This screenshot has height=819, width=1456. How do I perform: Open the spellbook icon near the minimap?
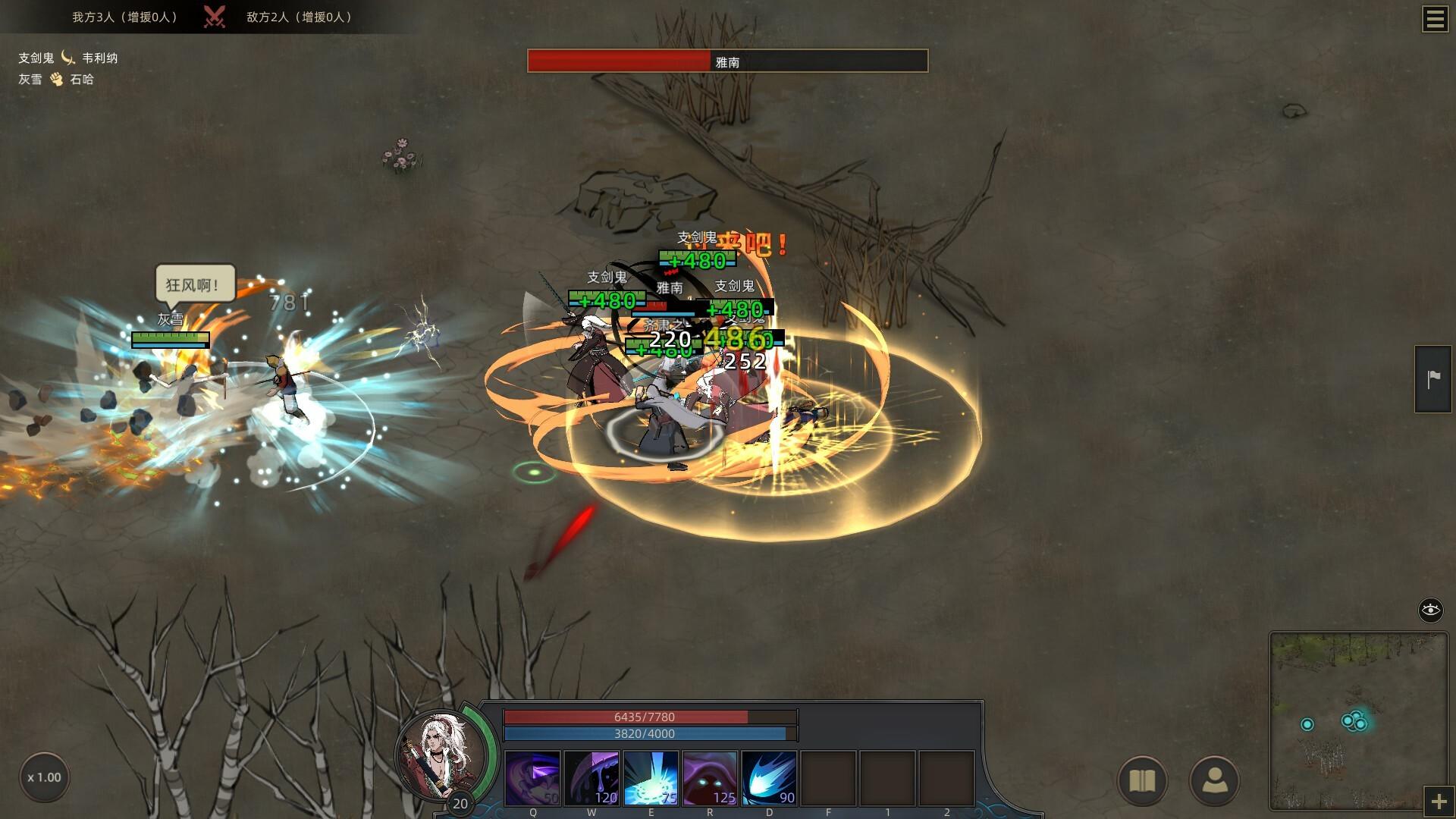[1141, 780]
